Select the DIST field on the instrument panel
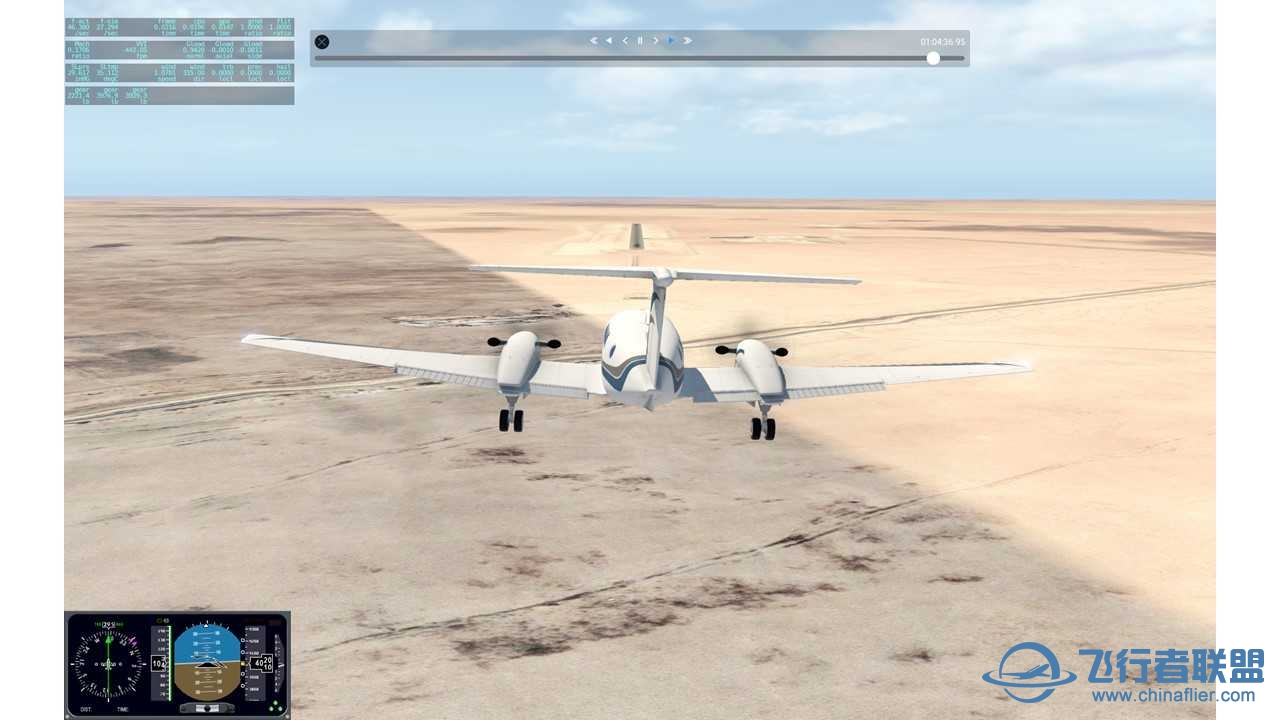The width and height of the screenshot is (1280, 720). 85,708
